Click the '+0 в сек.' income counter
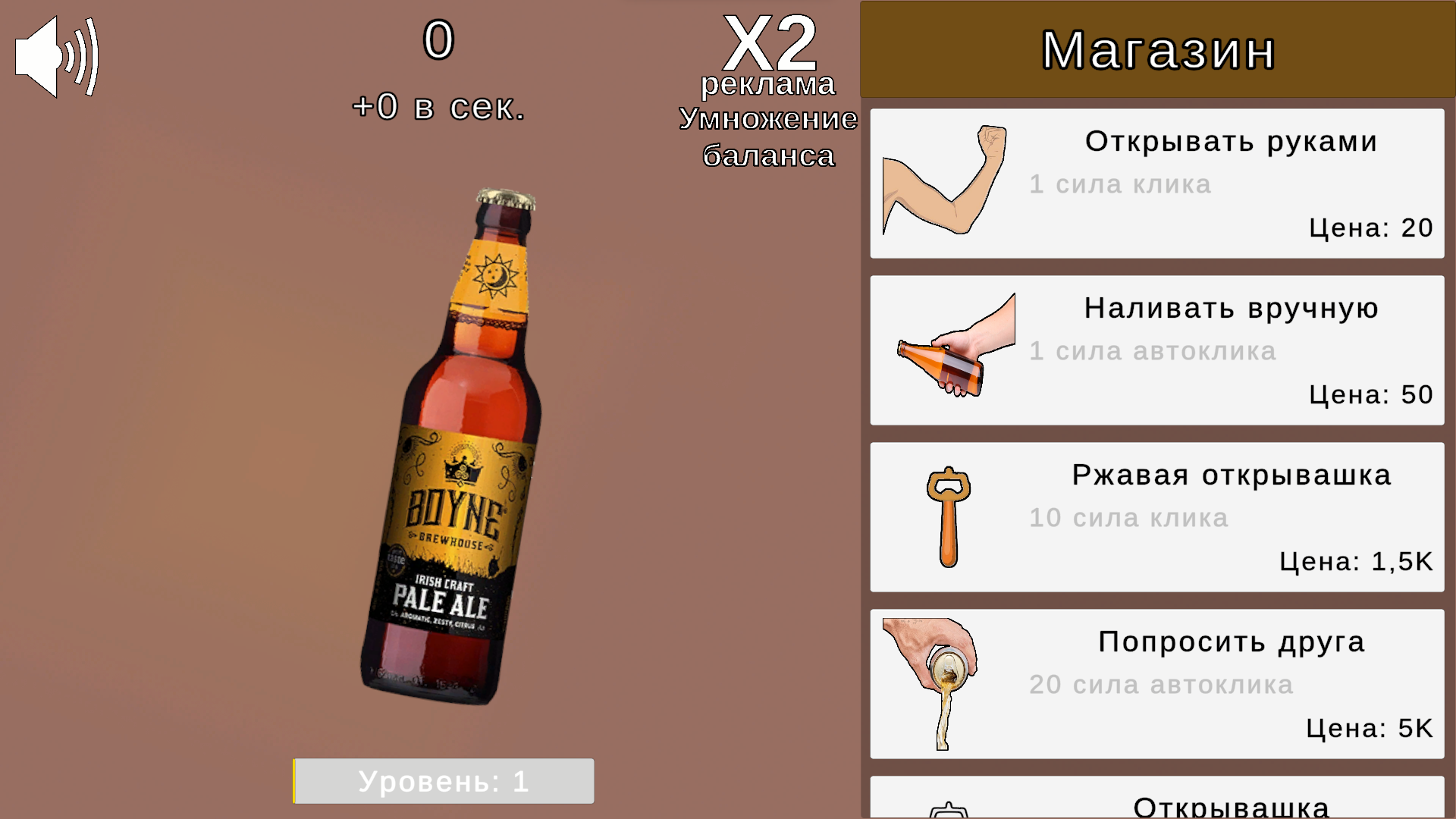 point(438,105)
